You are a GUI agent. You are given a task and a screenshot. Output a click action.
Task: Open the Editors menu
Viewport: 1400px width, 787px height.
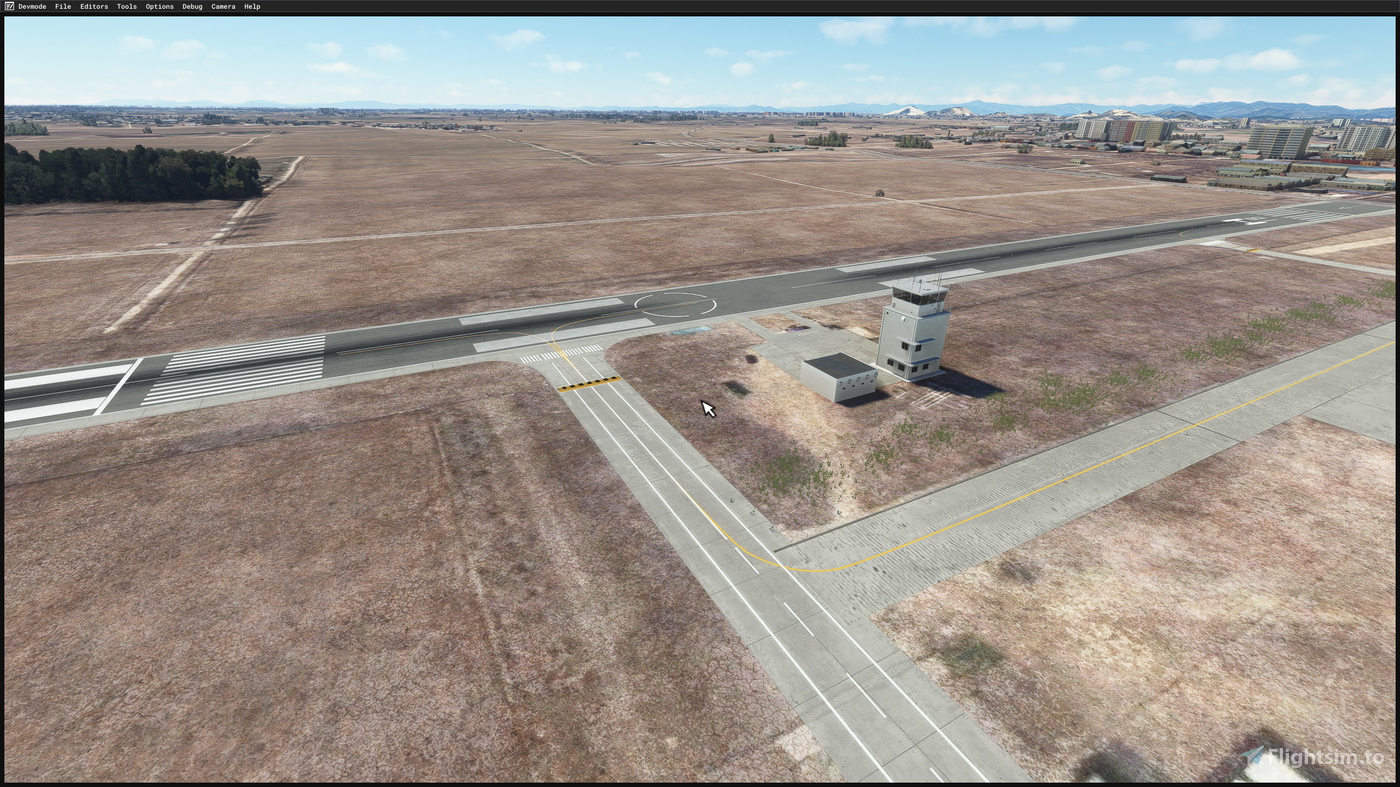93,5
